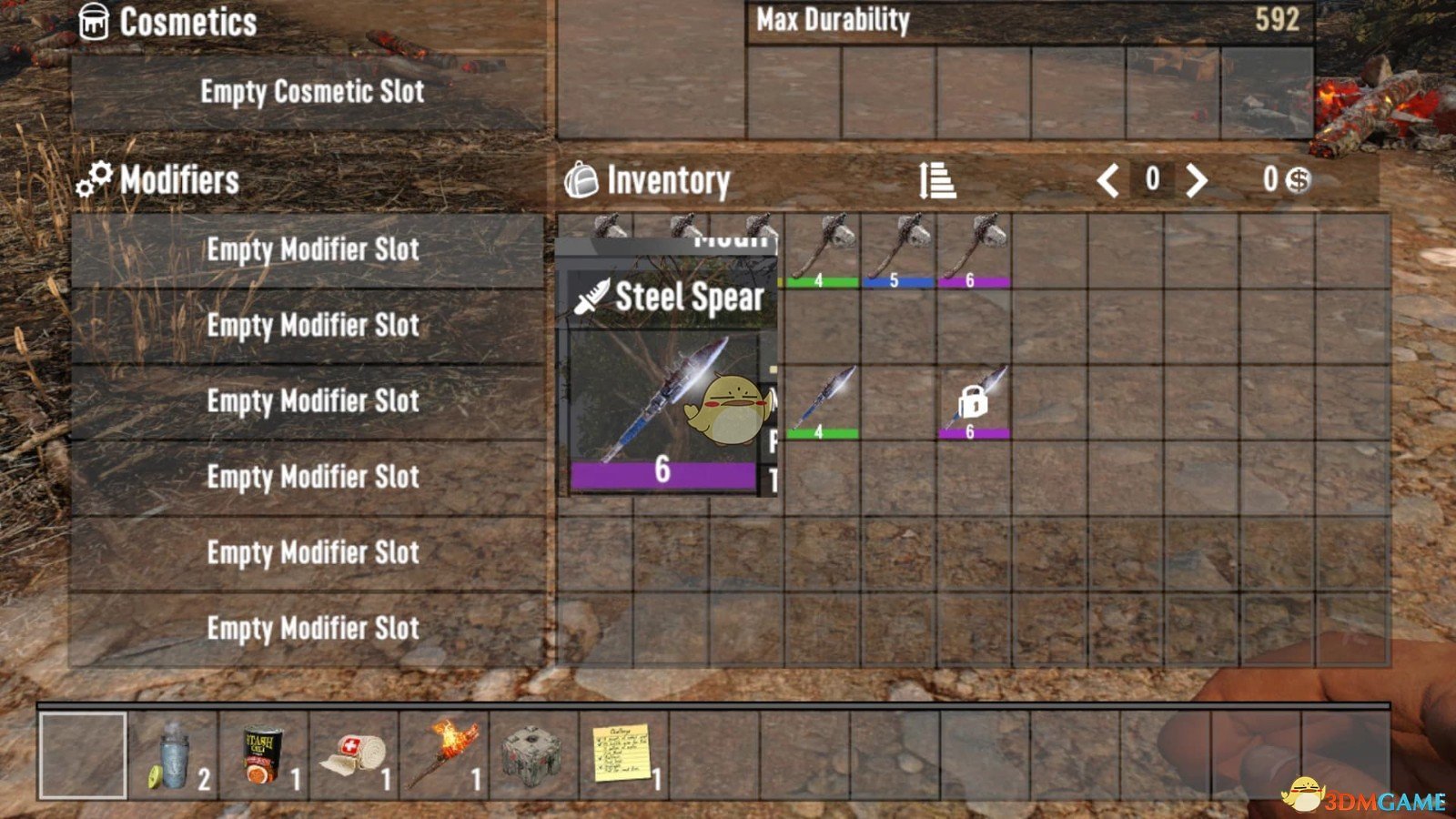Screen dimensions: 1456x819
Task: Click the first Empty Modifier Slot
Action: click(x=314, y=248)
